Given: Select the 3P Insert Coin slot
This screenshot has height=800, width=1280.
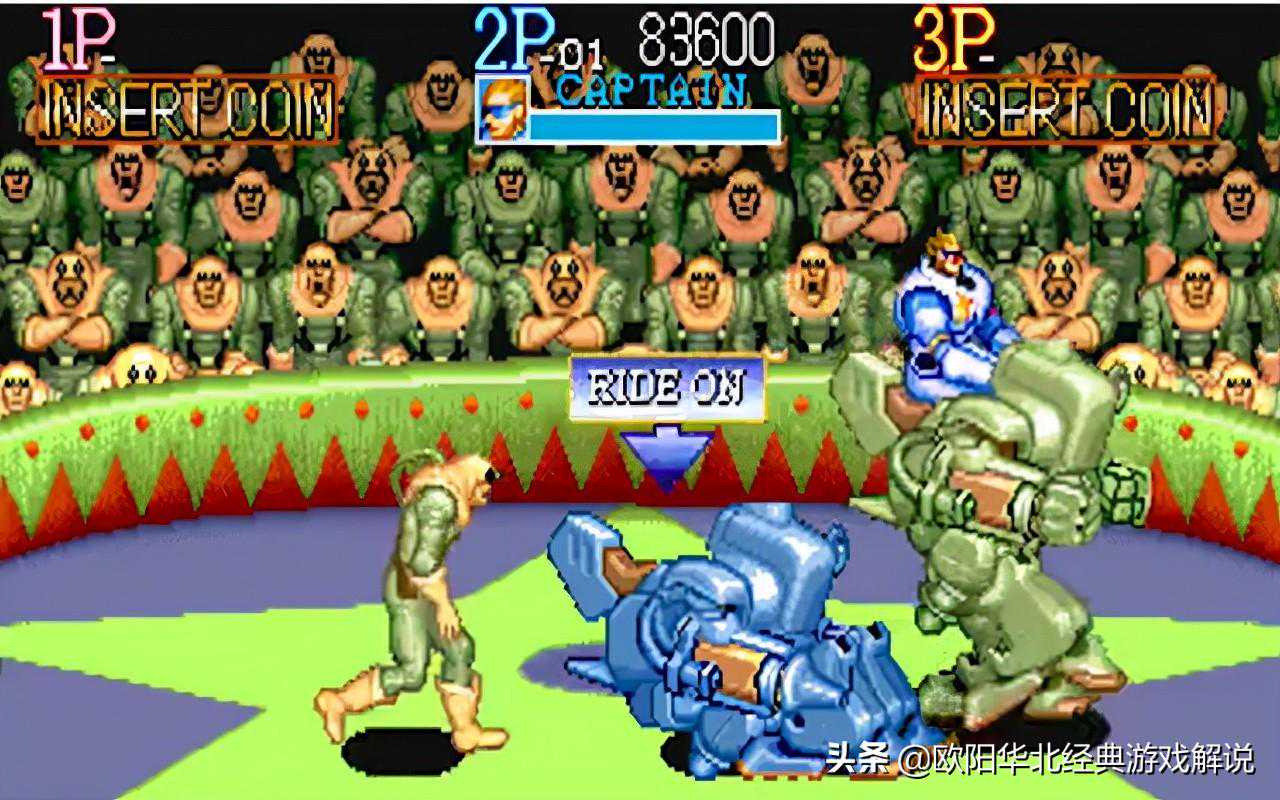Looking at the screenshot, I should 1065,109.
